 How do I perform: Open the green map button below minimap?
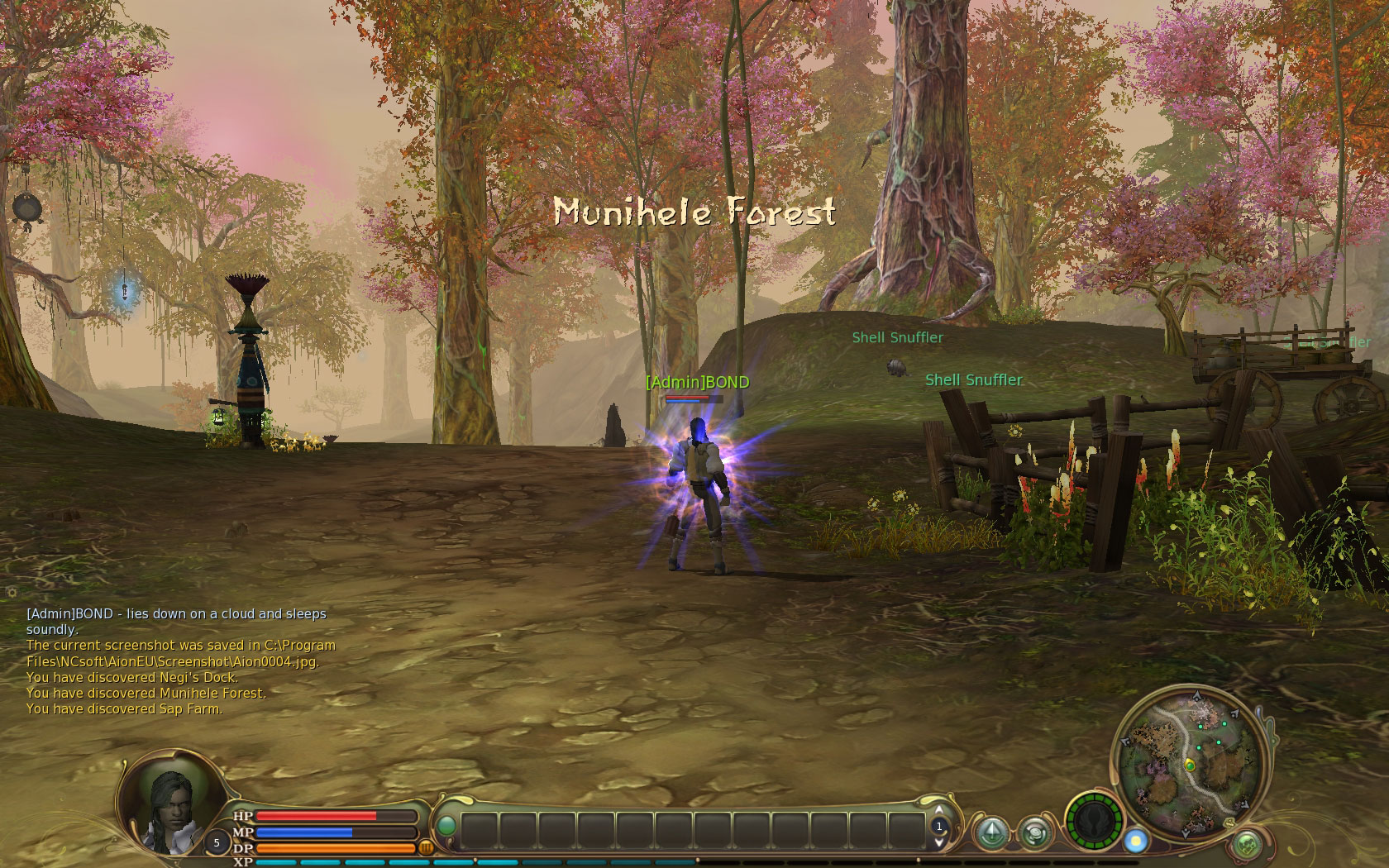coord(1247,844)
